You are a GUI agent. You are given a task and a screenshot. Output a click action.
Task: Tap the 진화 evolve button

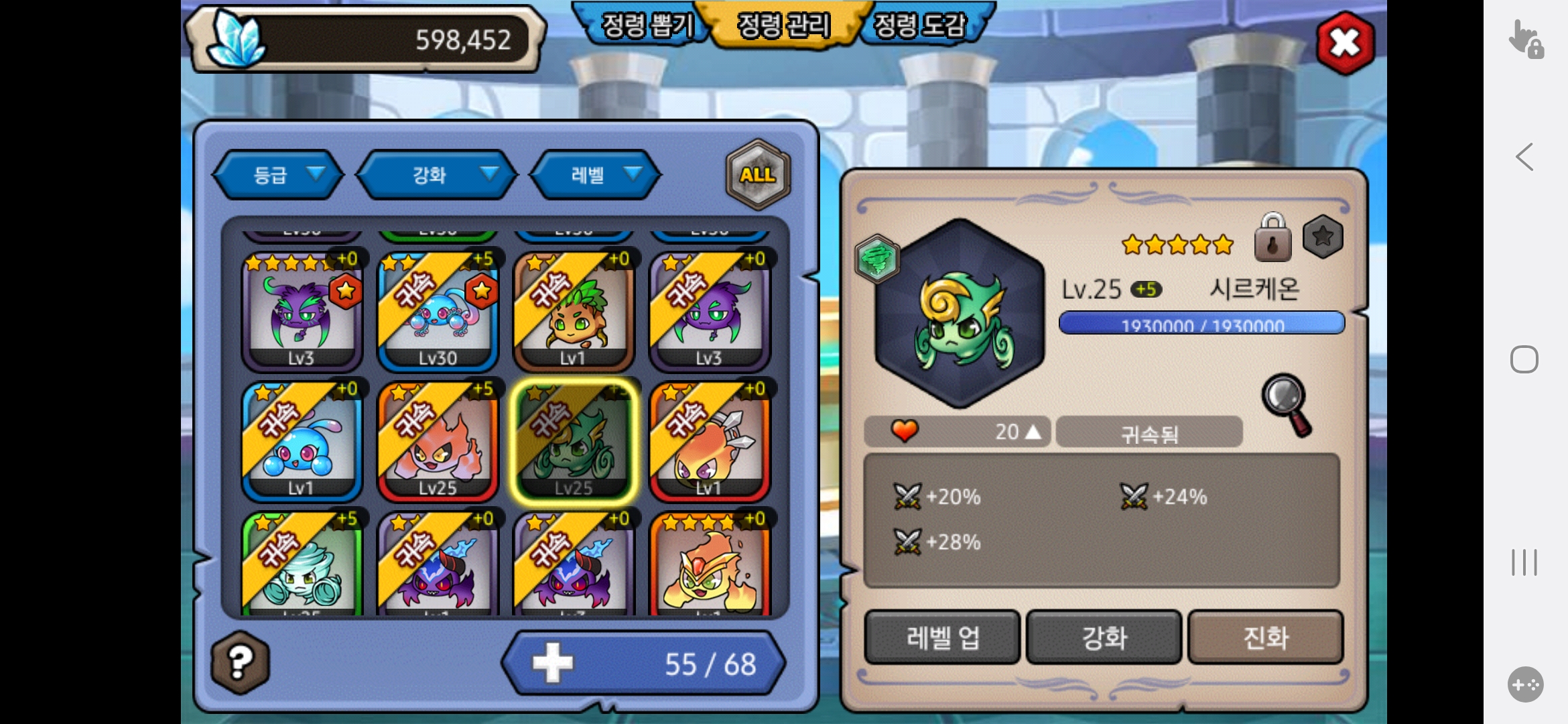tap(1266, 638)
